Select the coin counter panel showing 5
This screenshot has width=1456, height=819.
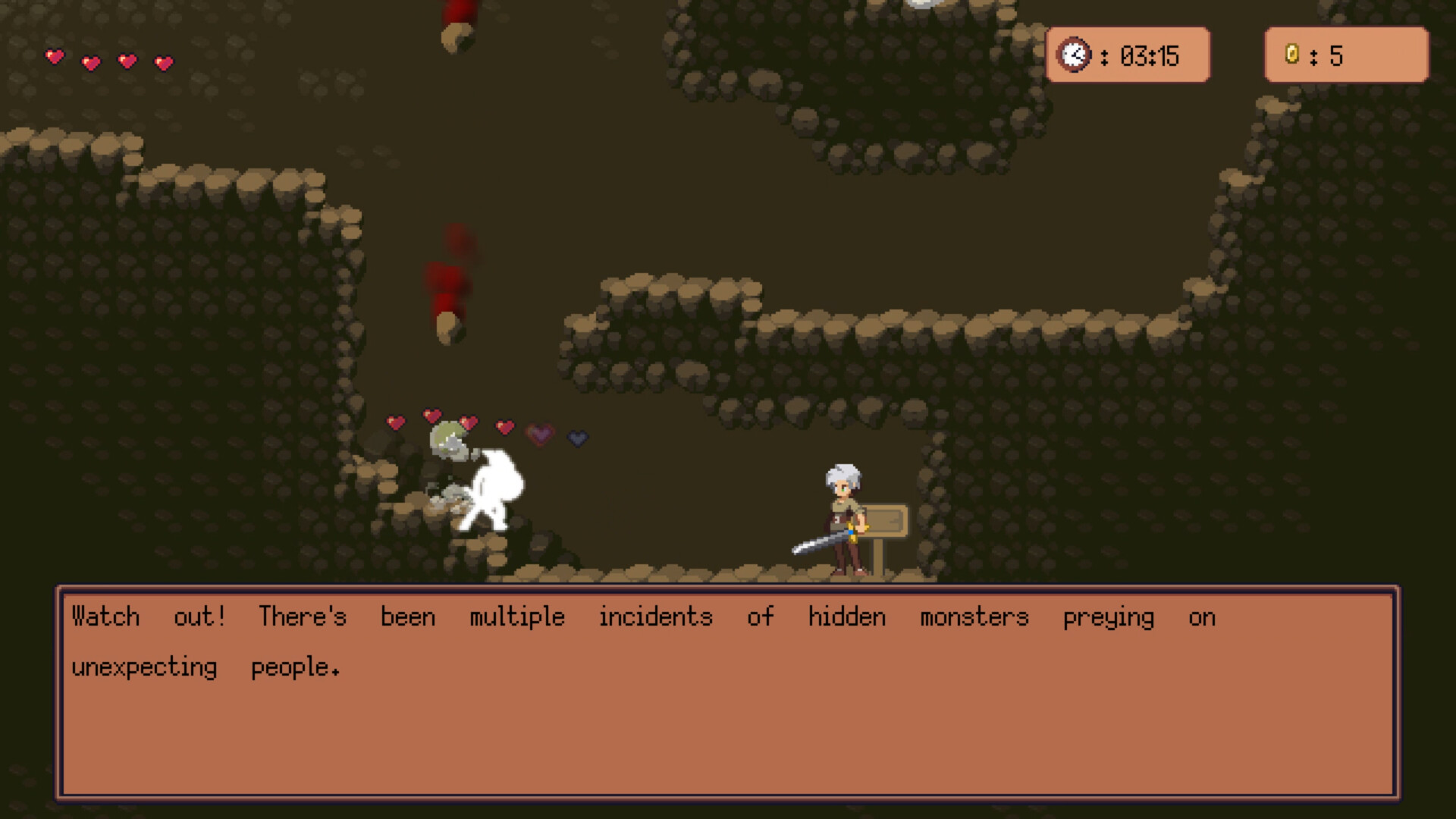(1346, 55)
